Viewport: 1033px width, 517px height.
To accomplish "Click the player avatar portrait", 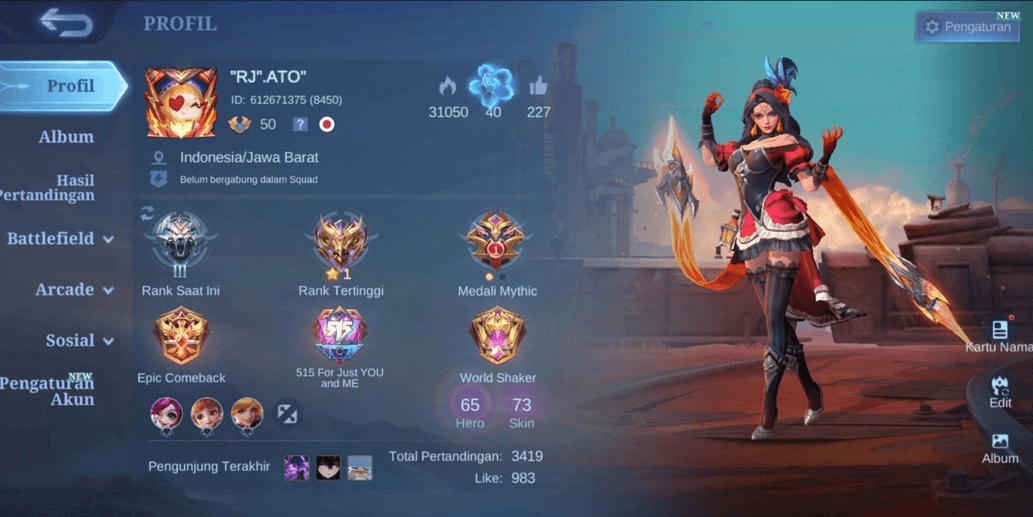I will click(x=181, y=103).
